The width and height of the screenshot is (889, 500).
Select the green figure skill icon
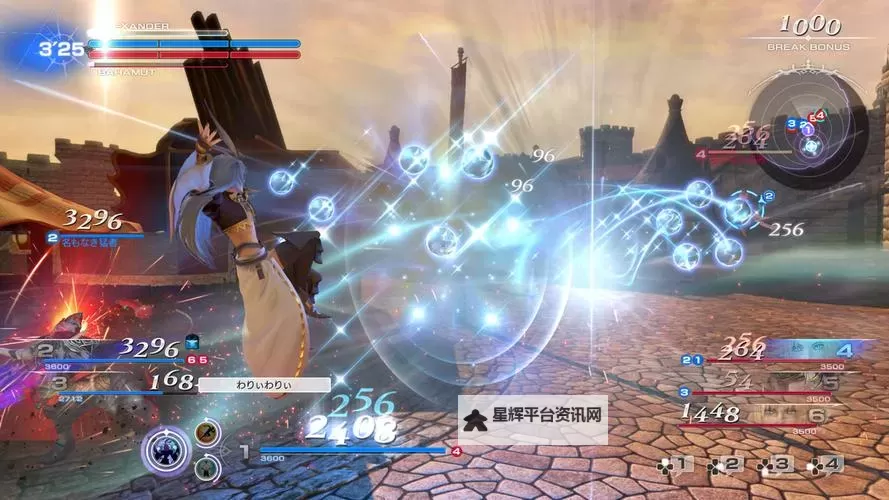[207, 467]
